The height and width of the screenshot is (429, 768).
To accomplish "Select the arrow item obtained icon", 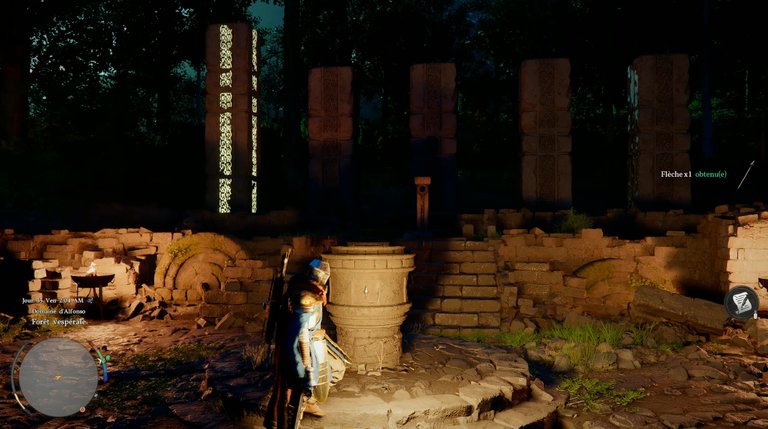I will [x=745, y=174].
